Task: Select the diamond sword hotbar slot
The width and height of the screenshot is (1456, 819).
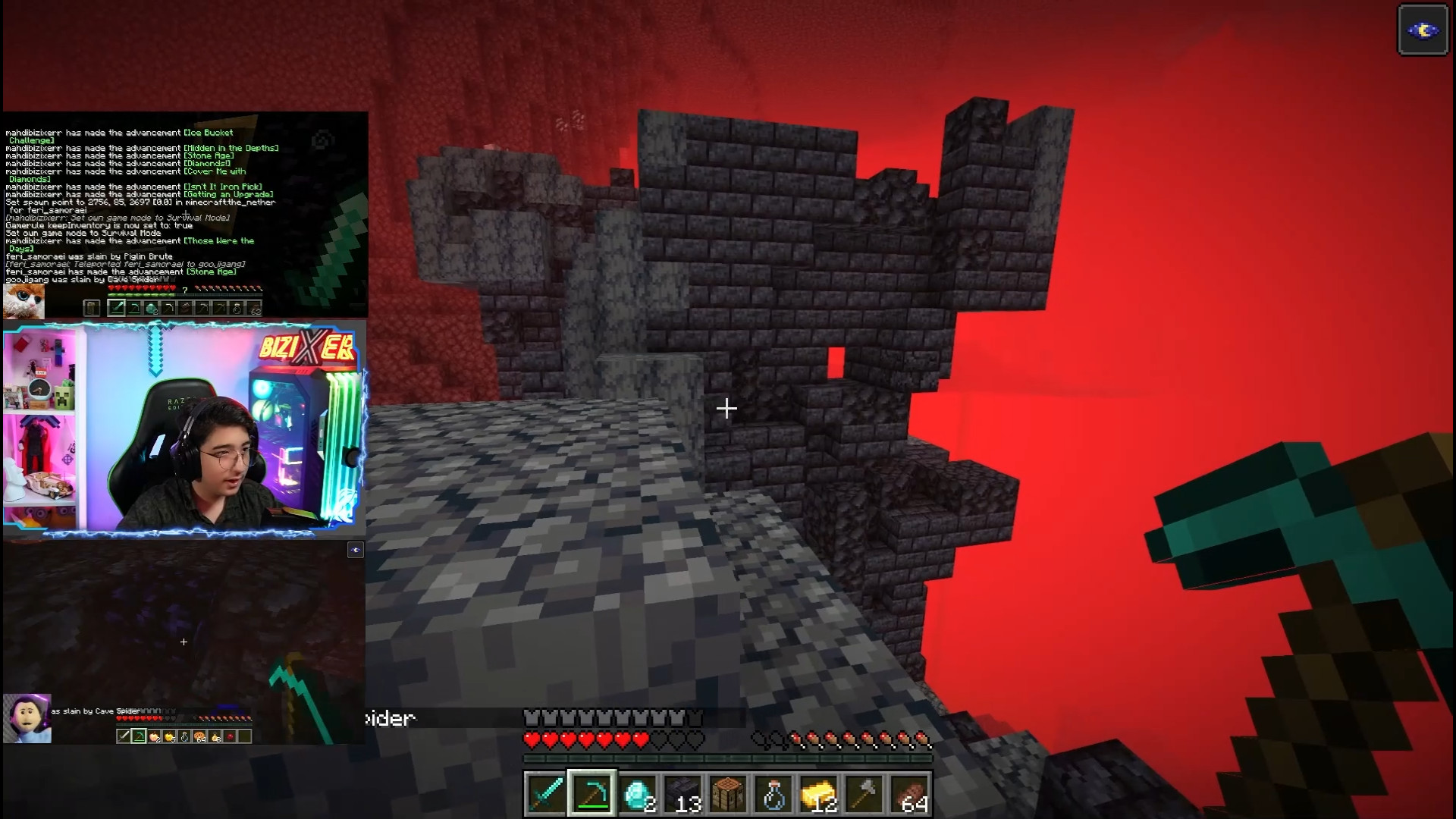Action: click(x=546, y=794)
